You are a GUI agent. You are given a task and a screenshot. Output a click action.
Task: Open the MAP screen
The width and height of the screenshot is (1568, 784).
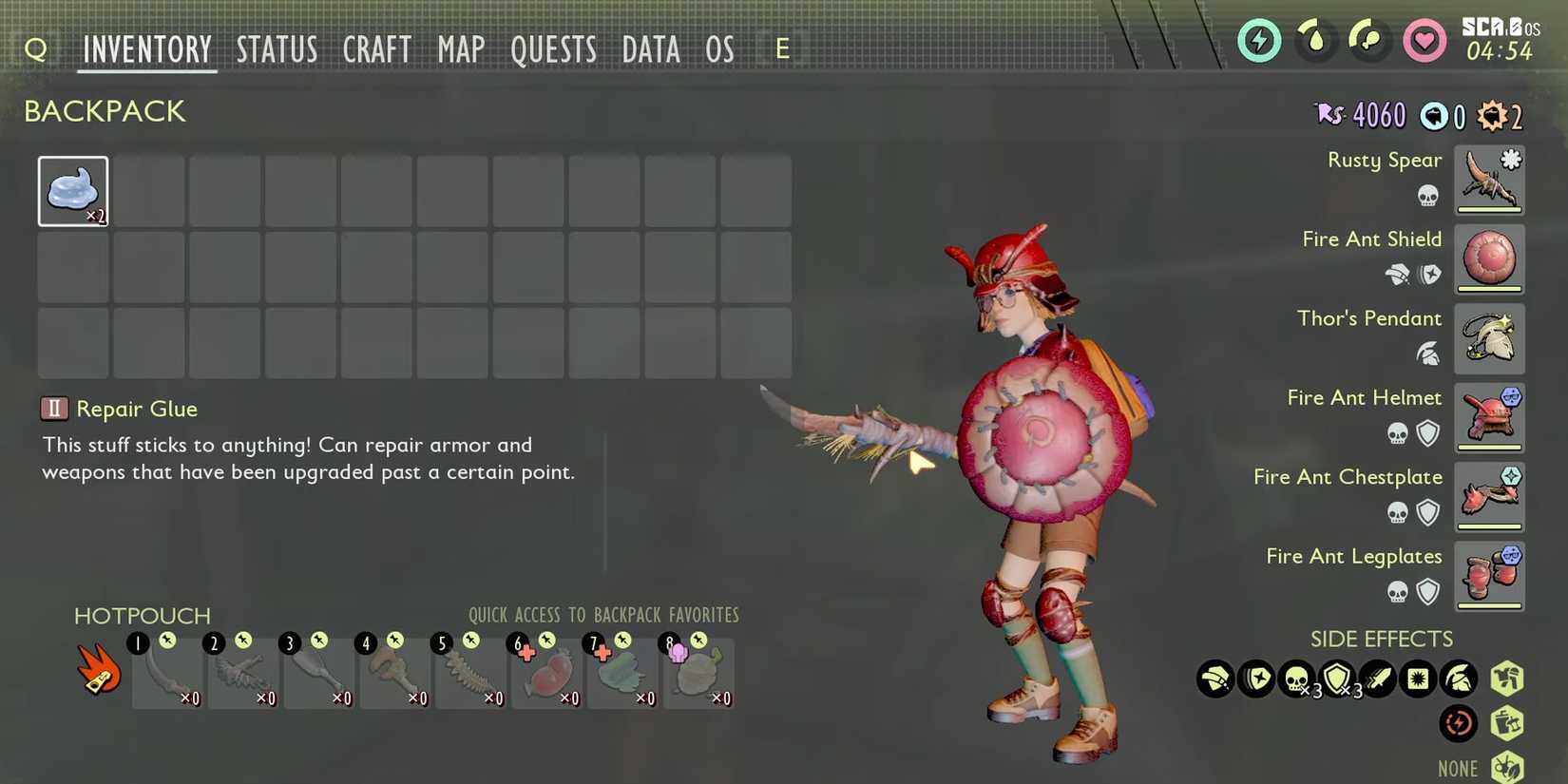(461, 49)
